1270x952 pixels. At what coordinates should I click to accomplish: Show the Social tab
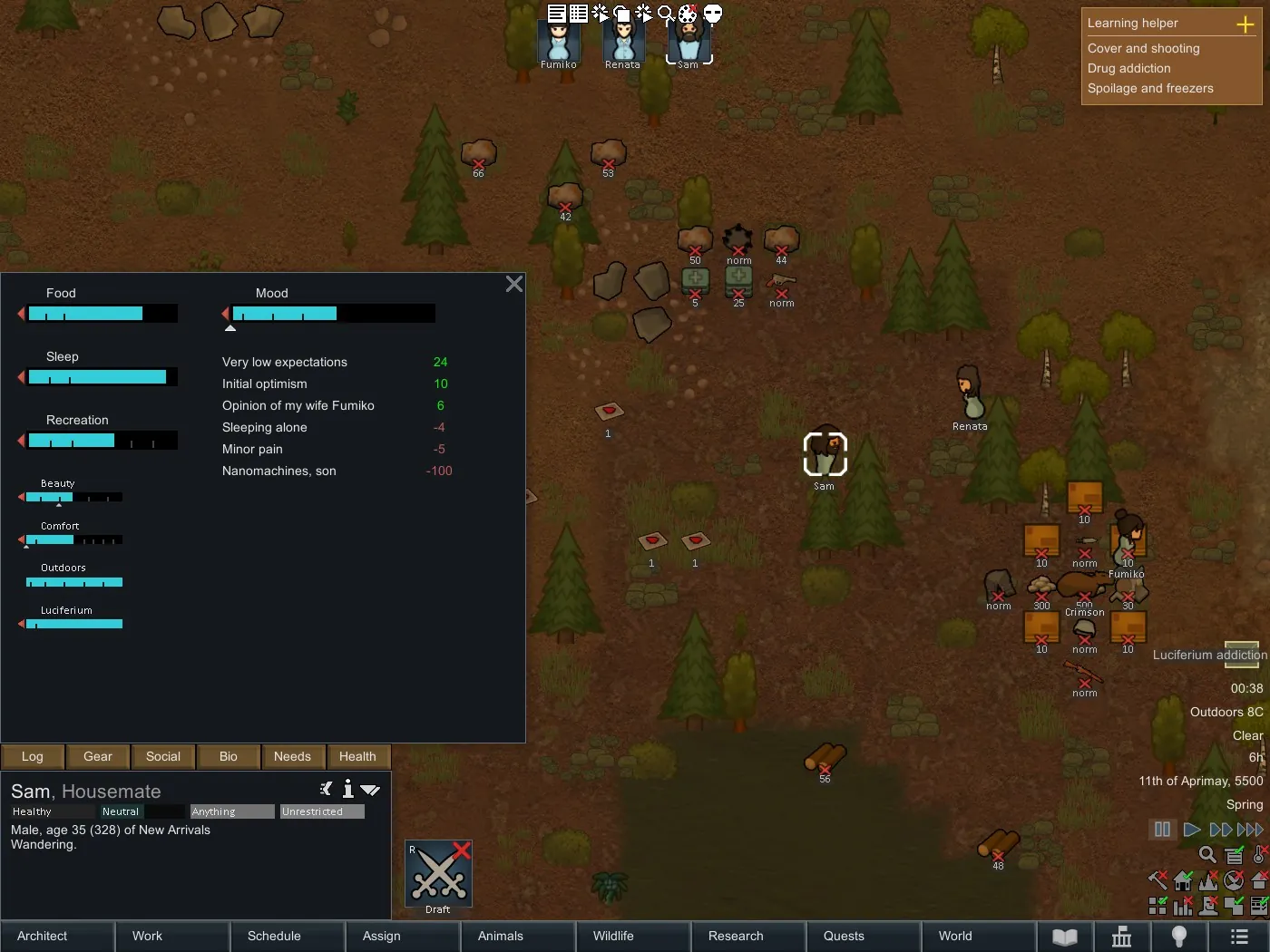tap(163, 756)
